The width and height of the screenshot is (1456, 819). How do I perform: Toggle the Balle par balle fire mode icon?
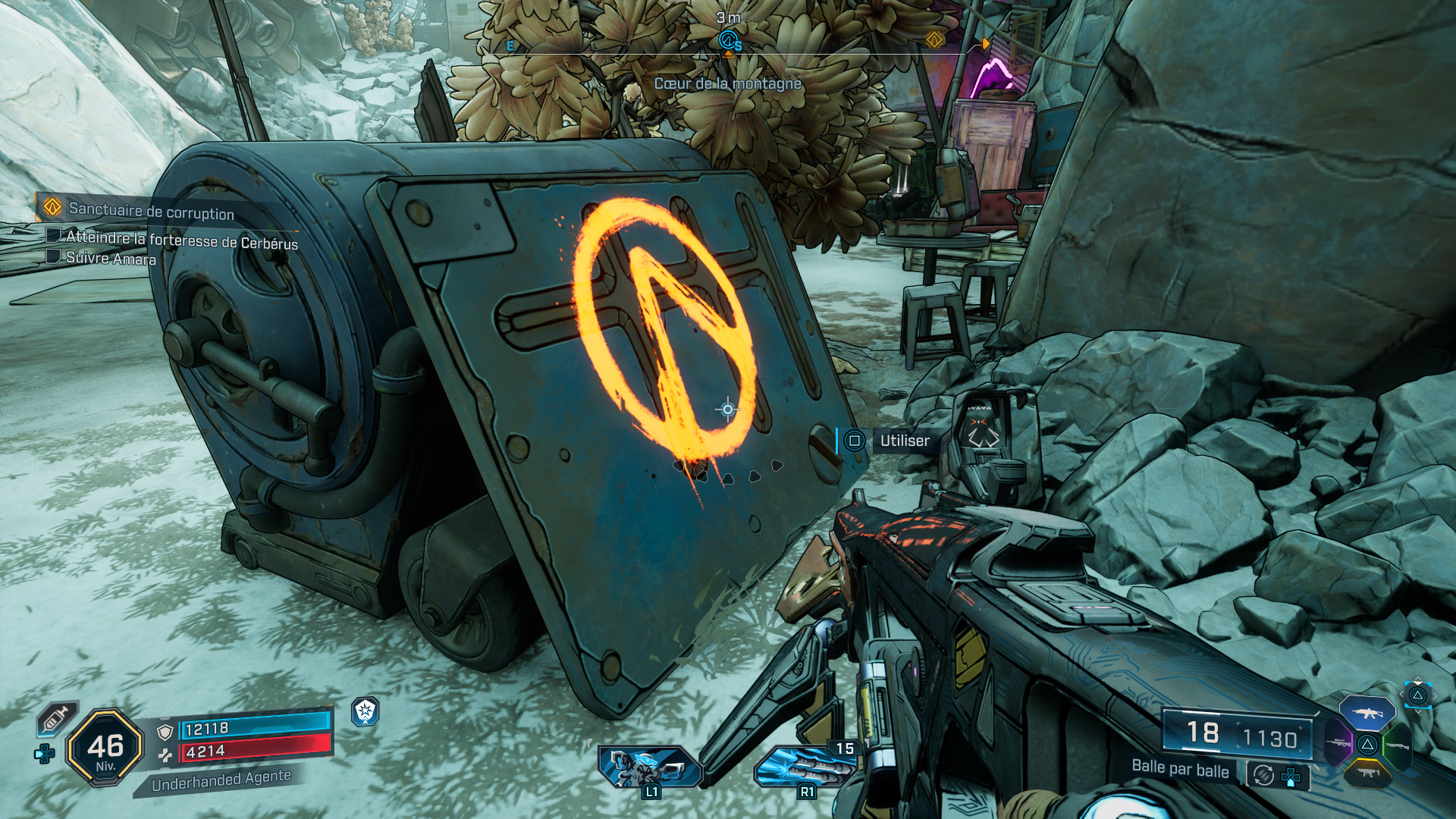pos(1263,775)
